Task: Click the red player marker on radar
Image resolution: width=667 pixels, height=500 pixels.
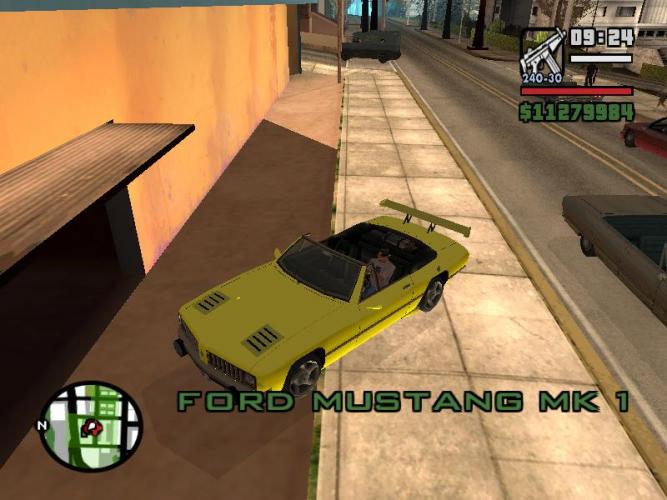Action: pyautogui.click(x=93, y=428)
